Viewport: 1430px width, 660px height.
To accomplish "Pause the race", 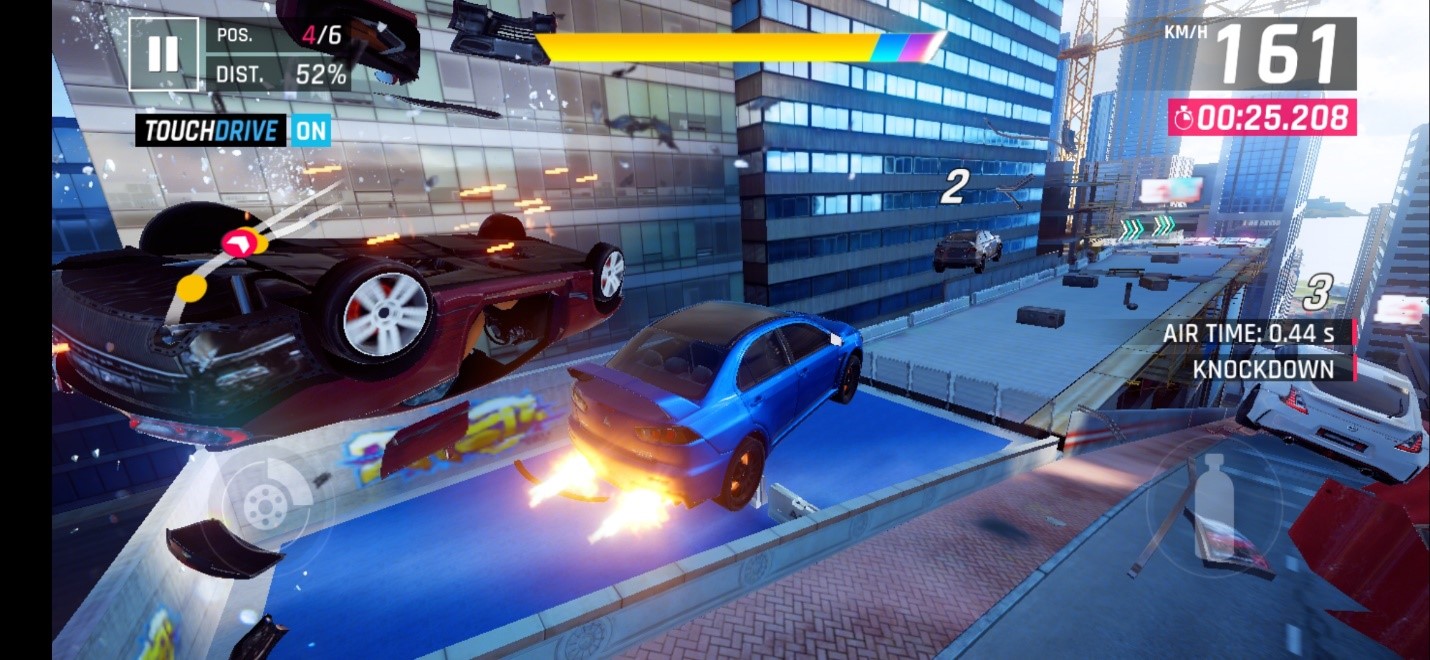I will (163, 54).
